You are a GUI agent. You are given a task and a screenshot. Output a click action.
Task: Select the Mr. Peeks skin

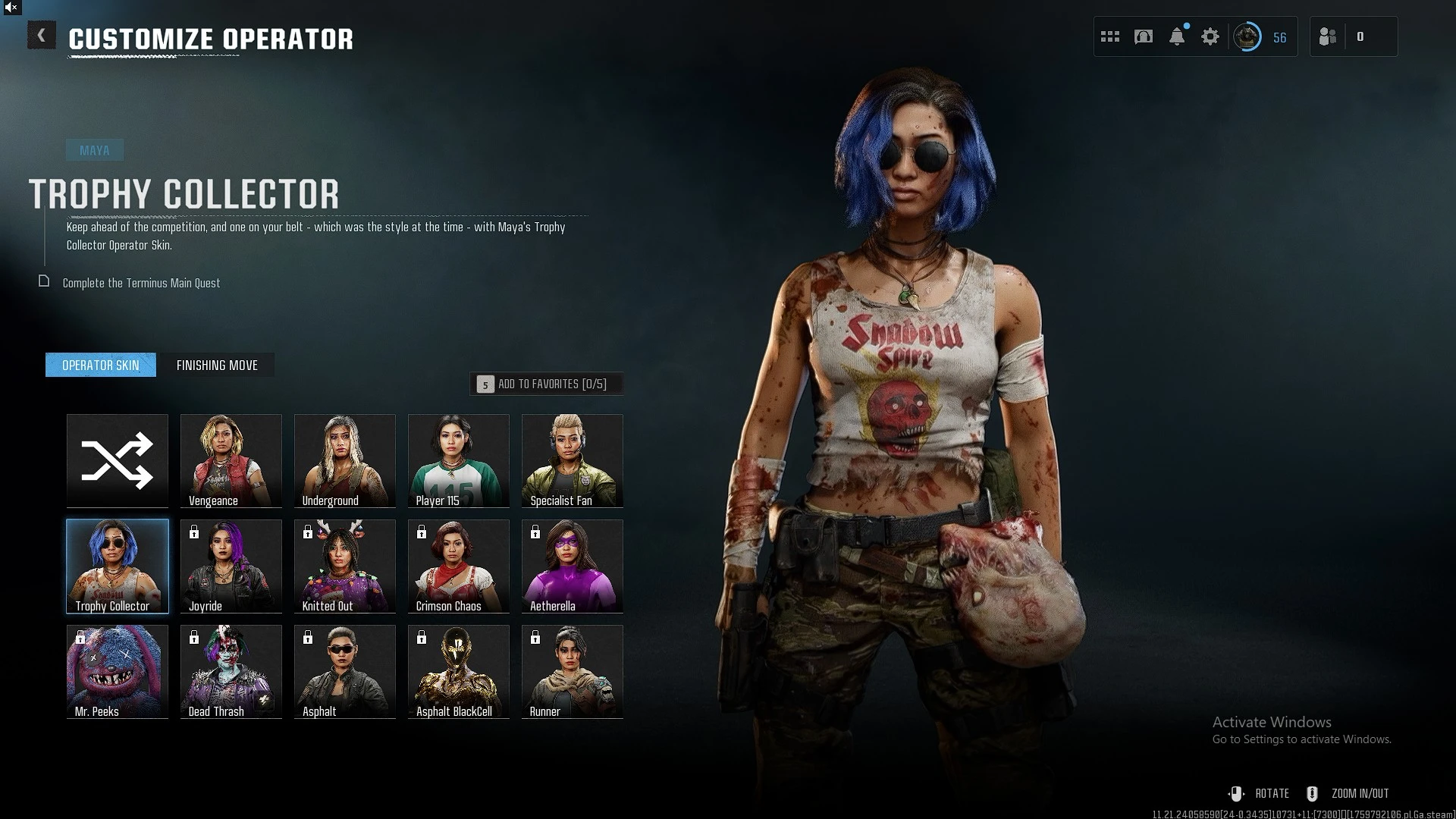(x=118, y=671)
